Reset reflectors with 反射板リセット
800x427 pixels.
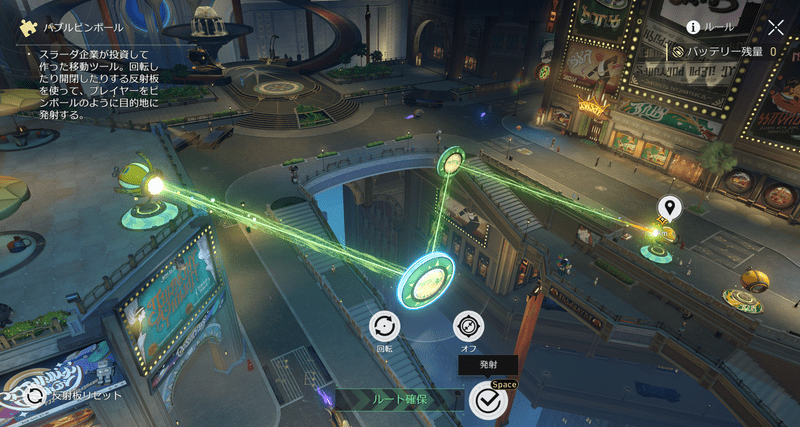(x=36, y=395)
